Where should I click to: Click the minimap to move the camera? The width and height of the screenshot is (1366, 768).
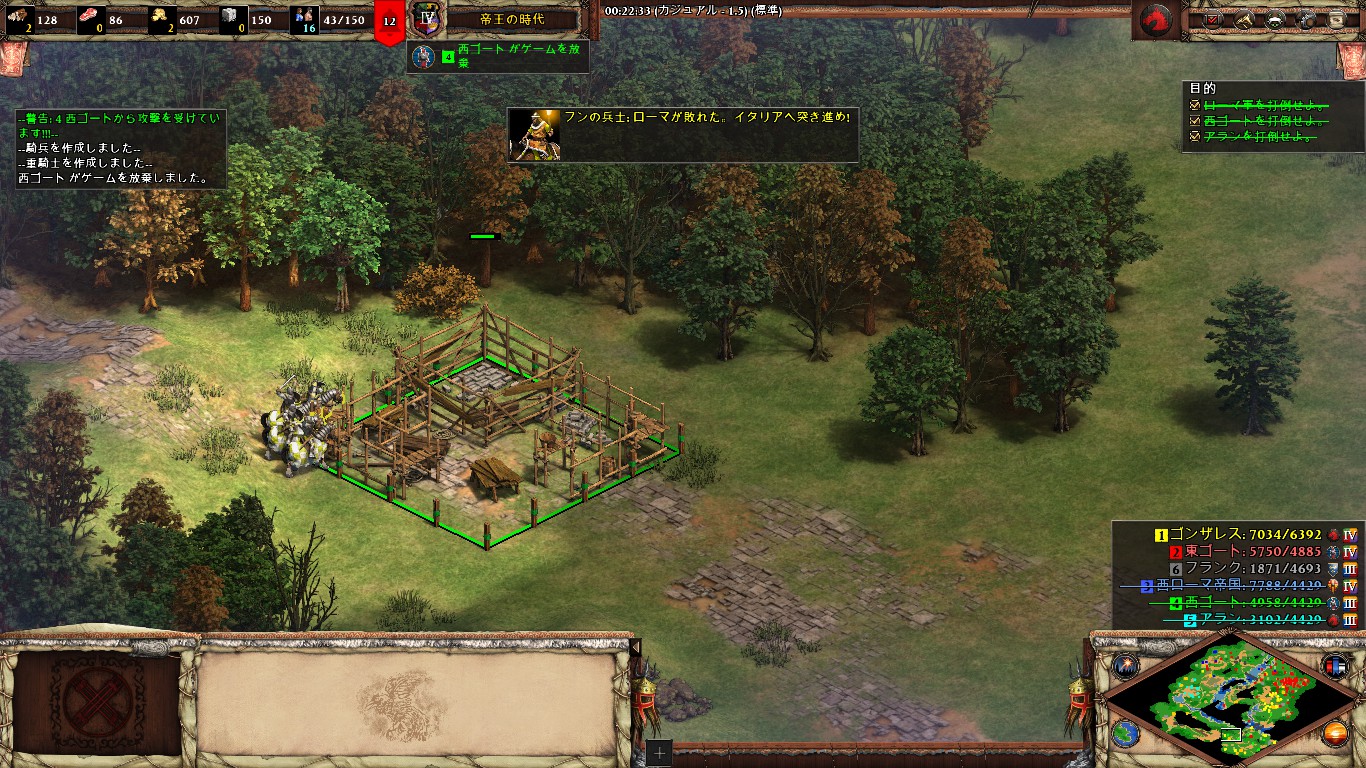1230,700
